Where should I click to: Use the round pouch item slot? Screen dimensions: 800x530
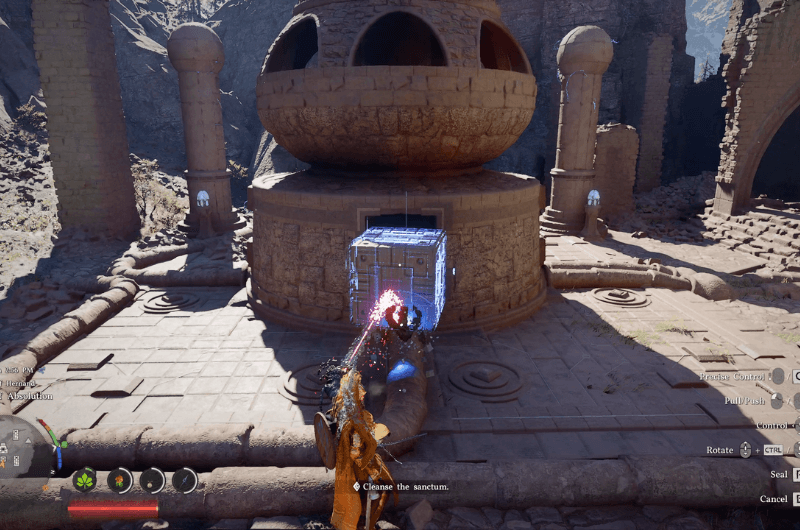click(x=152, y=480)
